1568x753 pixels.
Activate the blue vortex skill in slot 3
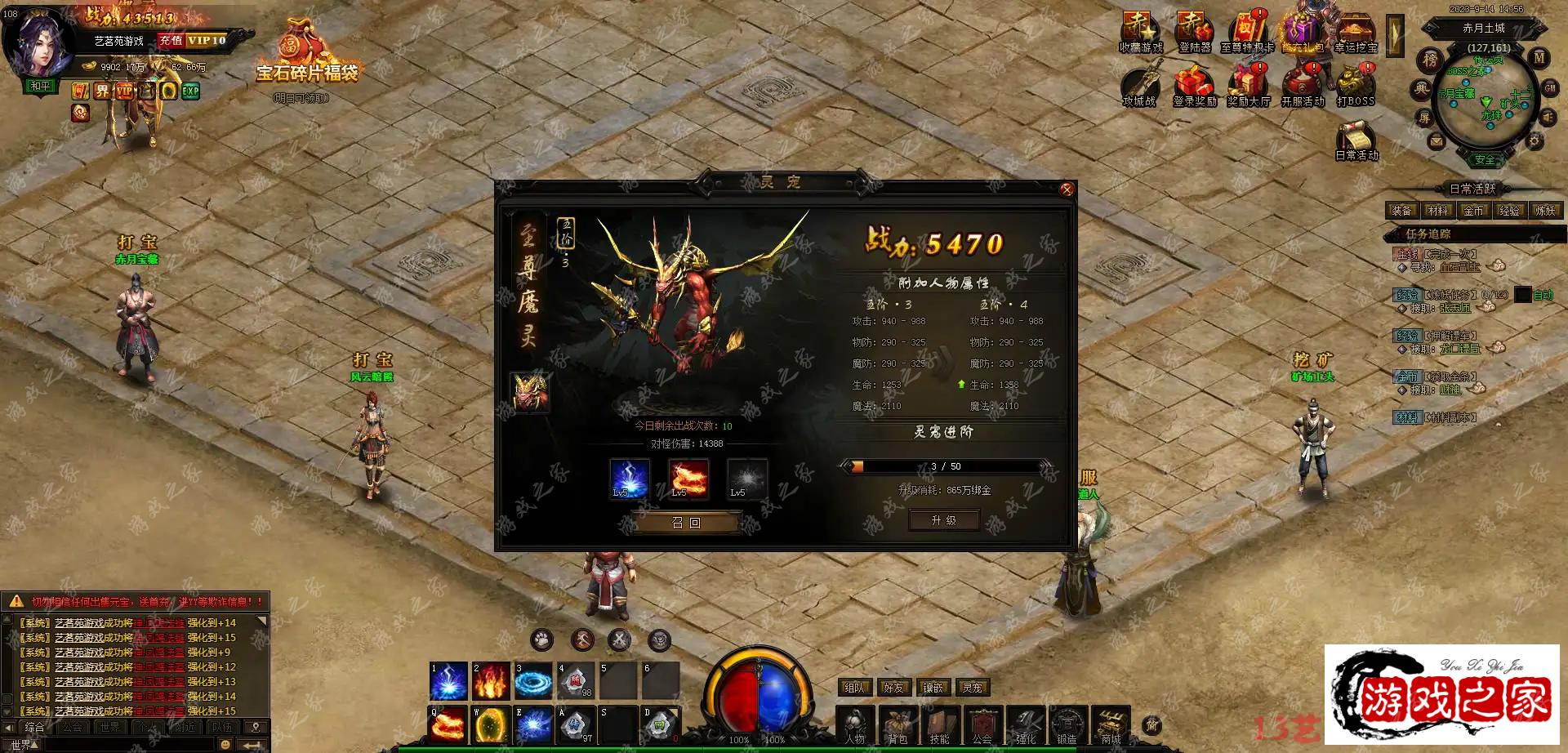[x=533, y=680]
